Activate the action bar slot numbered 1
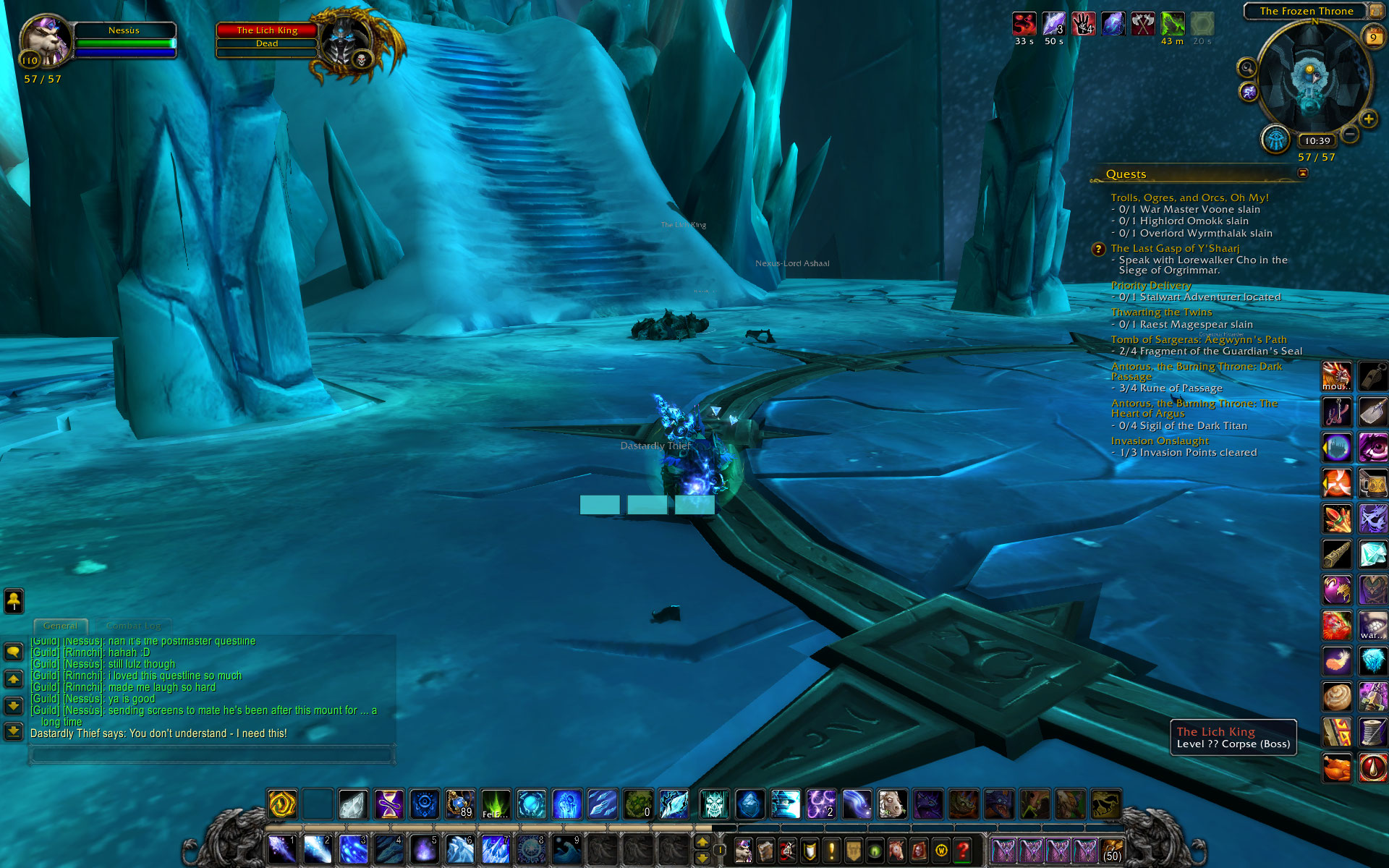The image size is (1389, 868). click(281, 848)
